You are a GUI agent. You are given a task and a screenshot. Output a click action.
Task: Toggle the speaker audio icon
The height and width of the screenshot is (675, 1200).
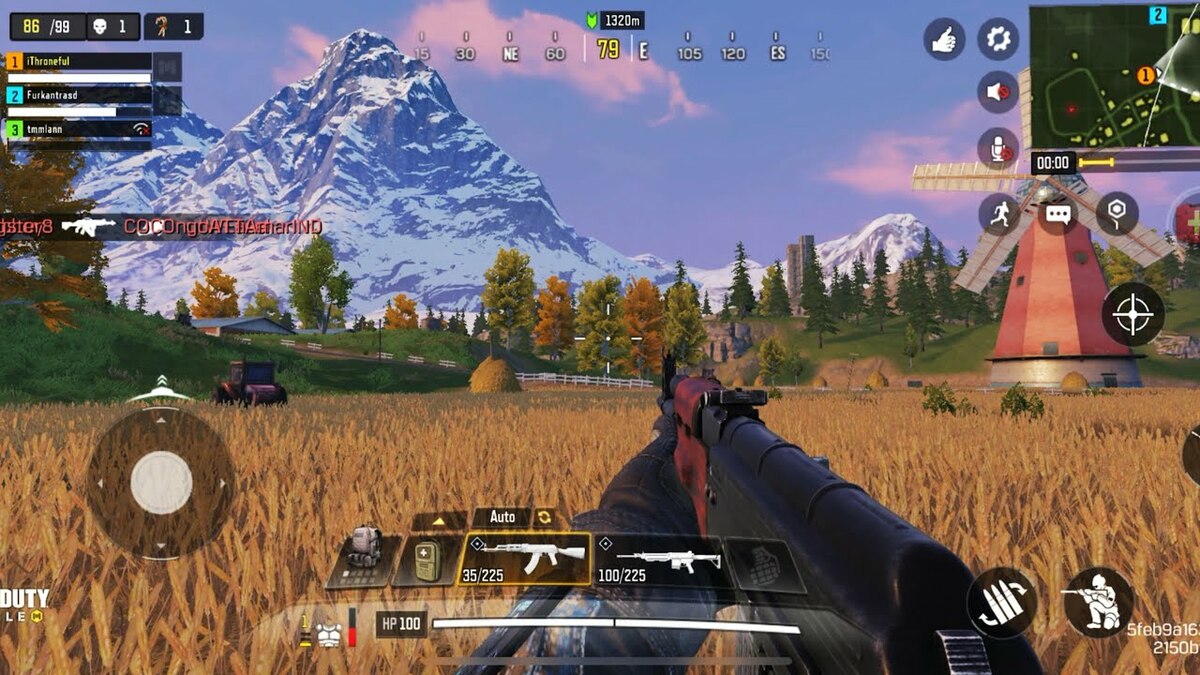click(x=997, y=92)
